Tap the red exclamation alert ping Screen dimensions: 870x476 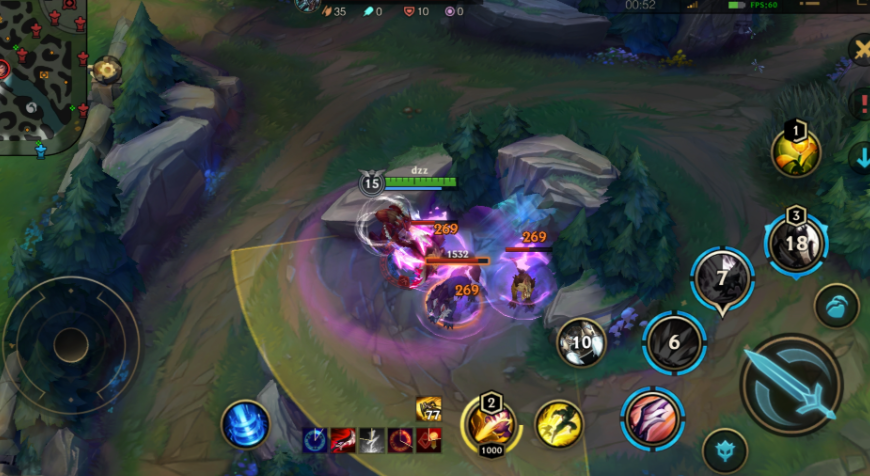(x=860, y=102)
